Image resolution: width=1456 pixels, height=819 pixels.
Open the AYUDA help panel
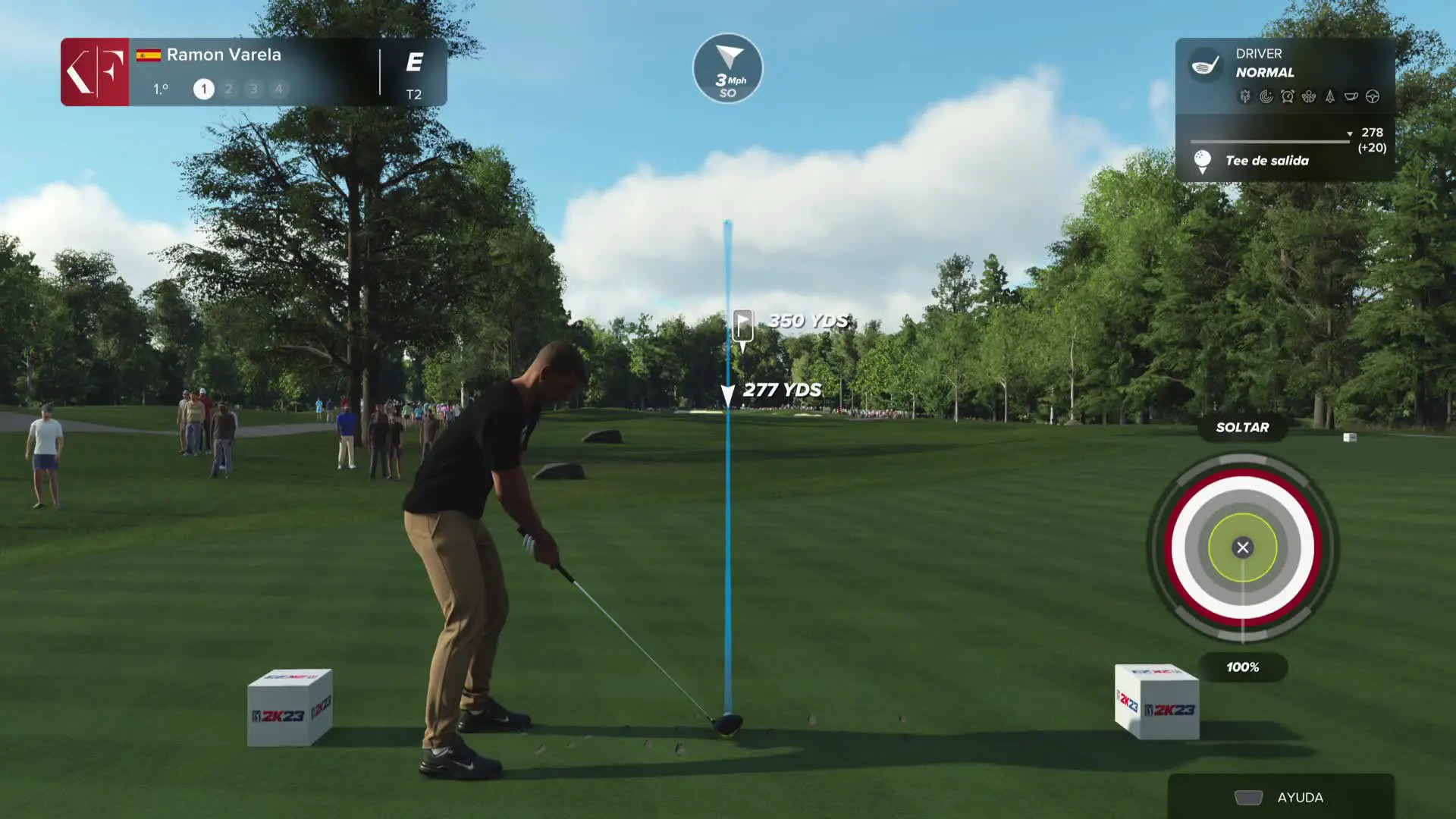1280,797
